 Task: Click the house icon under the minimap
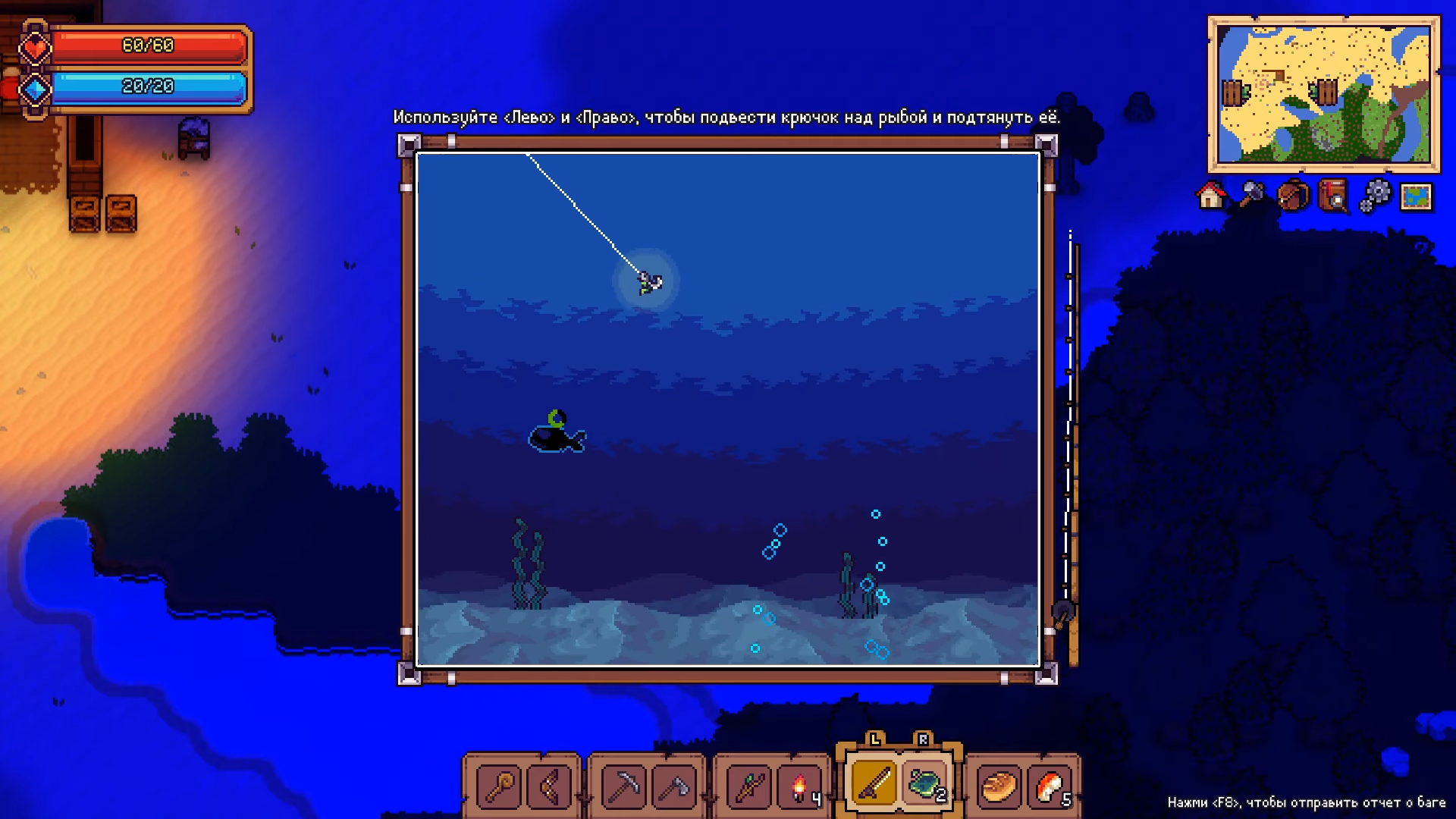pyautogui.click(x=1211, y=196)
